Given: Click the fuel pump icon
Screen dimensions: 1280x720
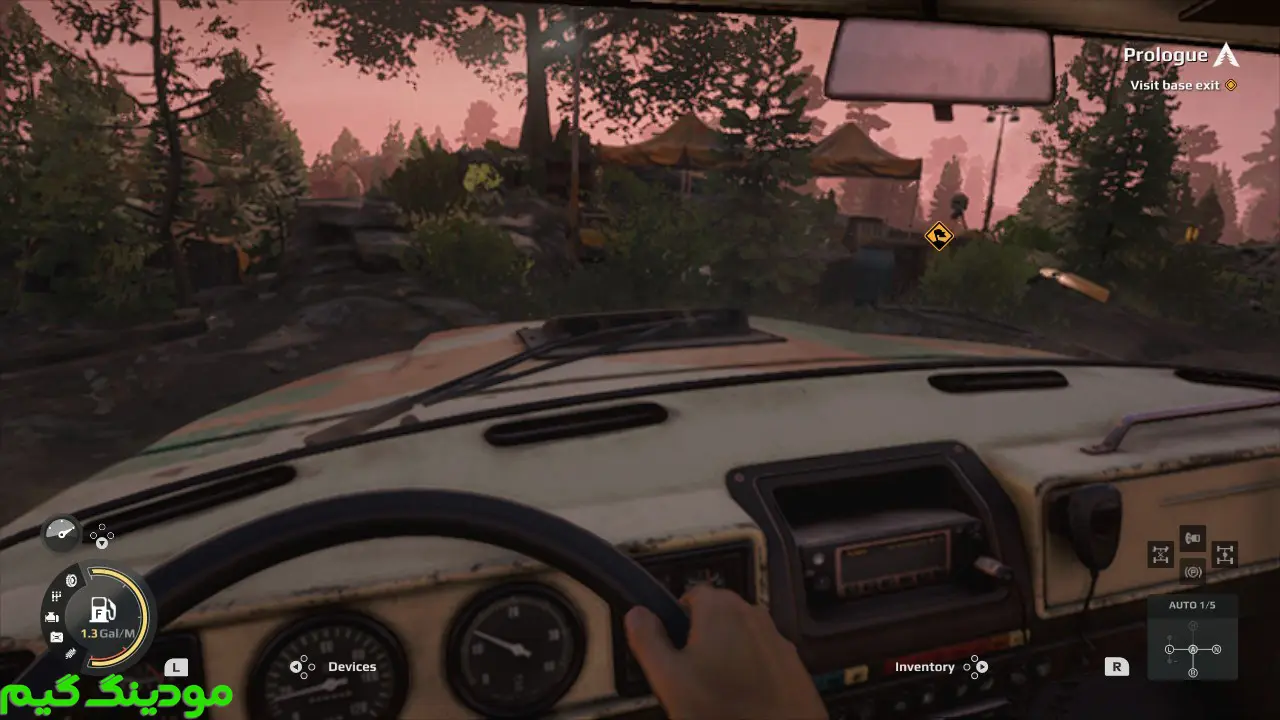Looking at the screenshot, I should [x=102, y=608].
